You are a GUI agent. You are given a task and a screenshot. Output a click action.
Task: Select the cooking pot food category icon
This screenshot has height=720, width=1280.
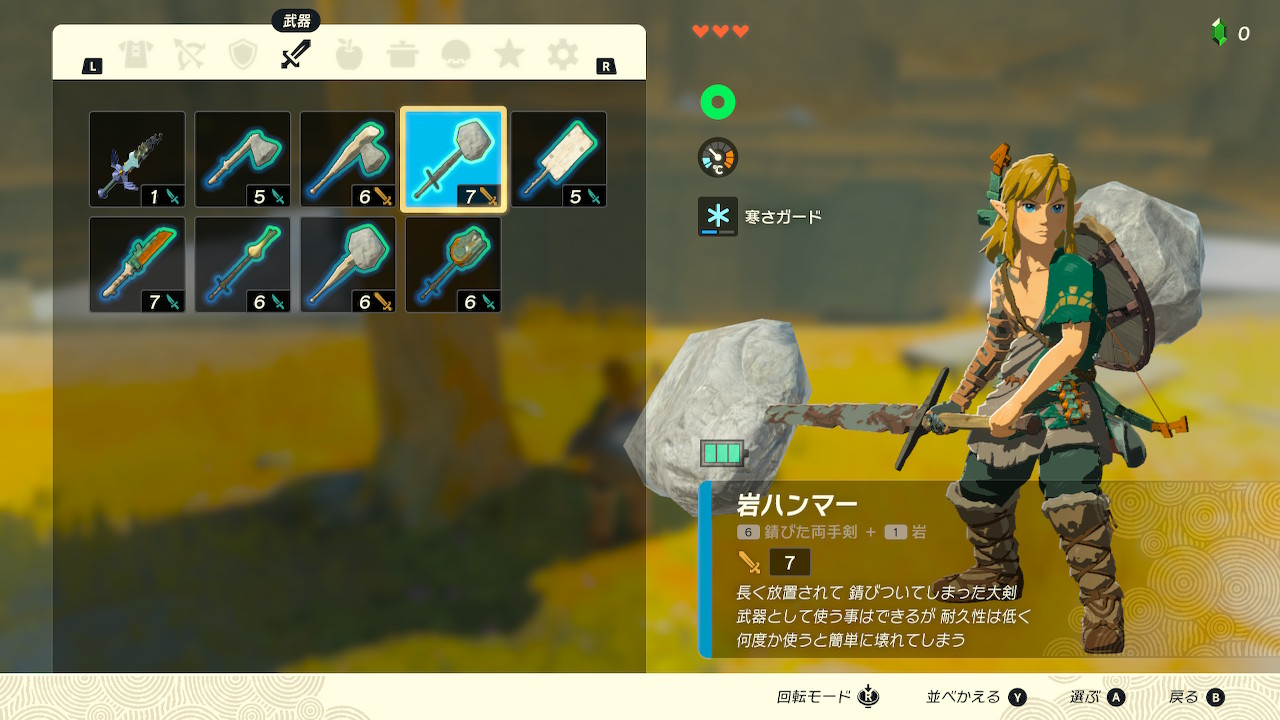pyautogui.click(x=401, y=57)
